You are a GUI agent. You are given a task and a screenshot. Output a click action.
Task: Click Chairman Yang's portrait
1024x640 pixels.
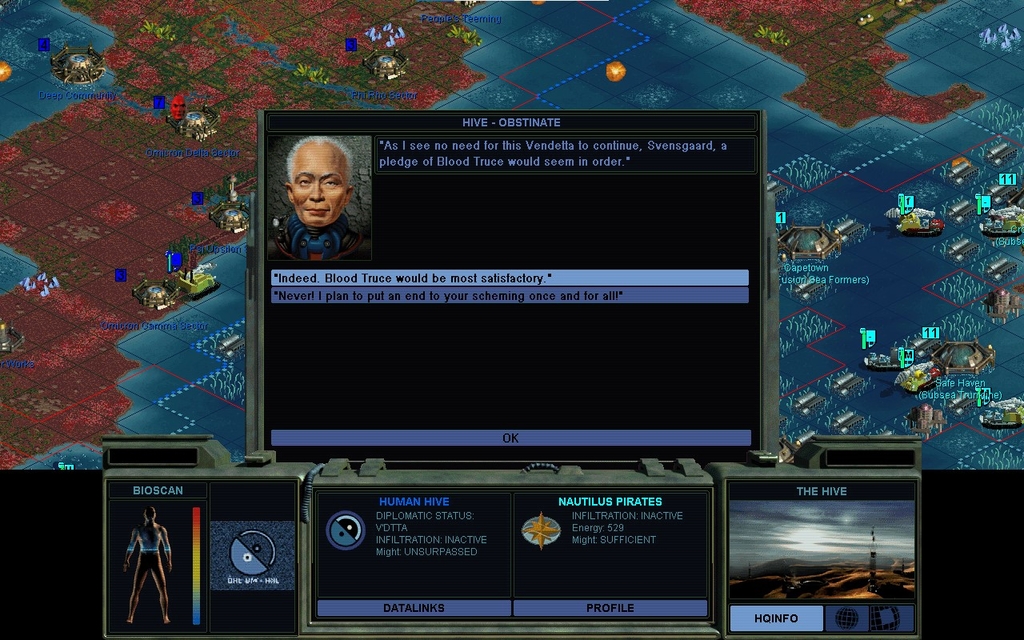click(319, 198)
